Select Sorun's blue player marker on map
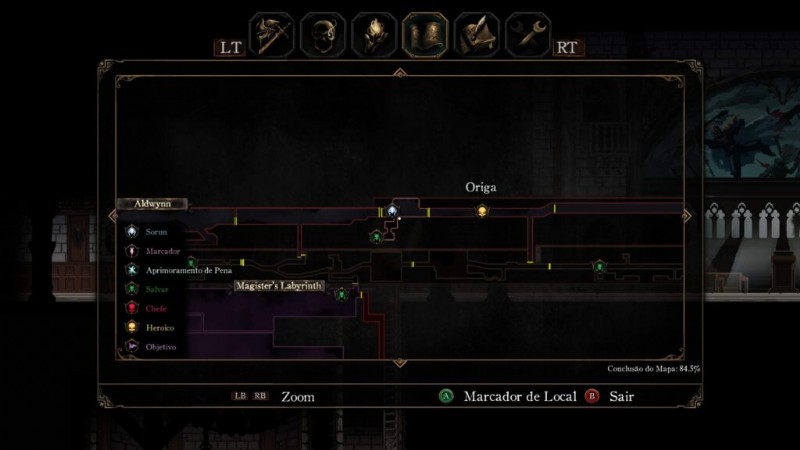800x450 pixels. pos(393,210)
